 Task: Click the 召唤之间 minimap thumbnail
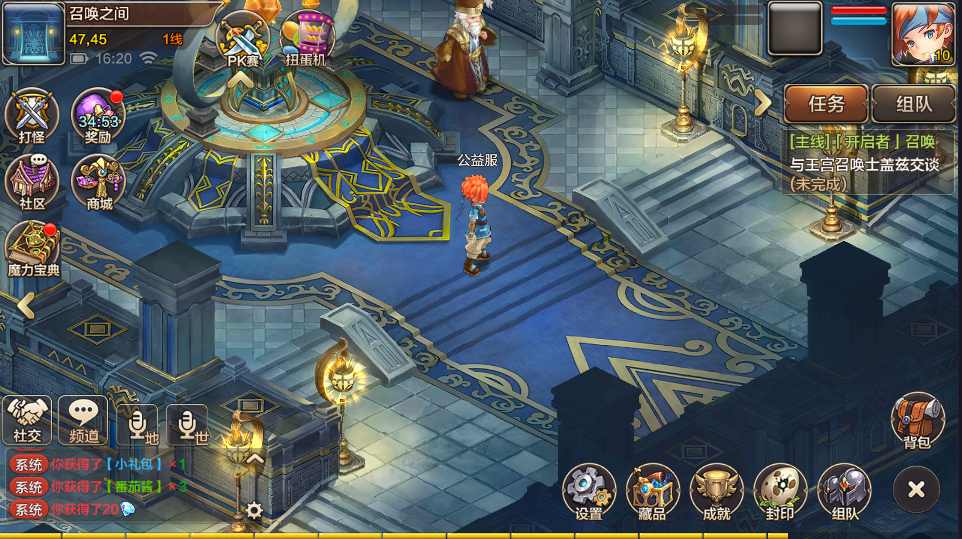[x=33, y=34]
